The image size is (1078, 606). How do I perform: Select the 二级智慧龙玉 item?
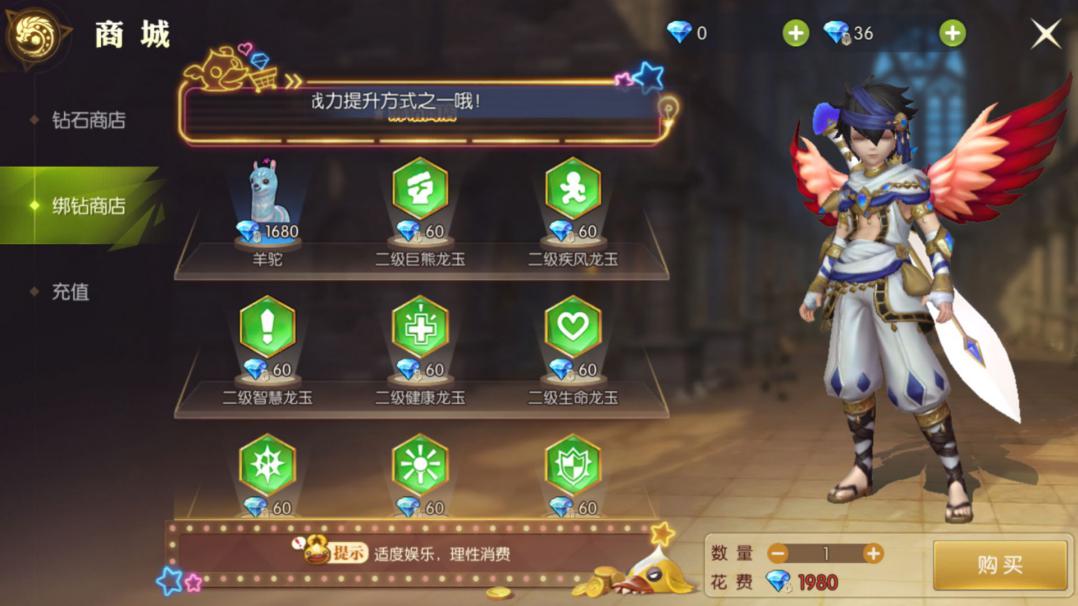coord(267,330)
